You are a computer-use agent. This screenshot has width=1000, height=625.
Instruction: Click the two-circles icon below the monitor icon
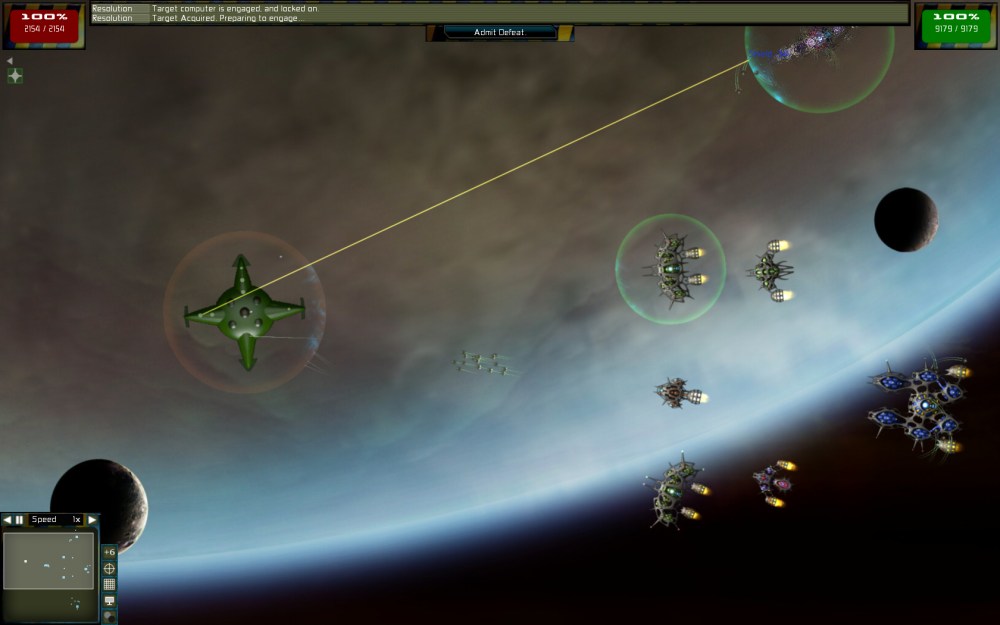coord(109,616)
